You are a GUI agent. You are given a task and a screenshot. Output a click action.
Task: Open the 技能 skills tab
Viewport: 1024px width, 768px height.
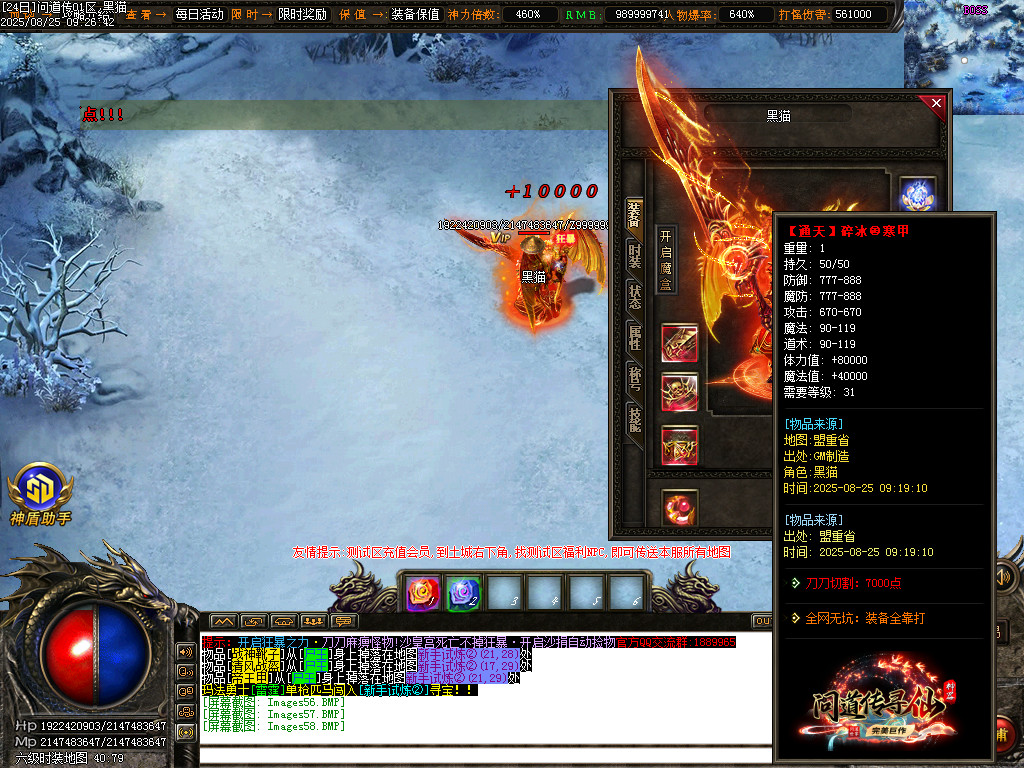pos(634,419)
